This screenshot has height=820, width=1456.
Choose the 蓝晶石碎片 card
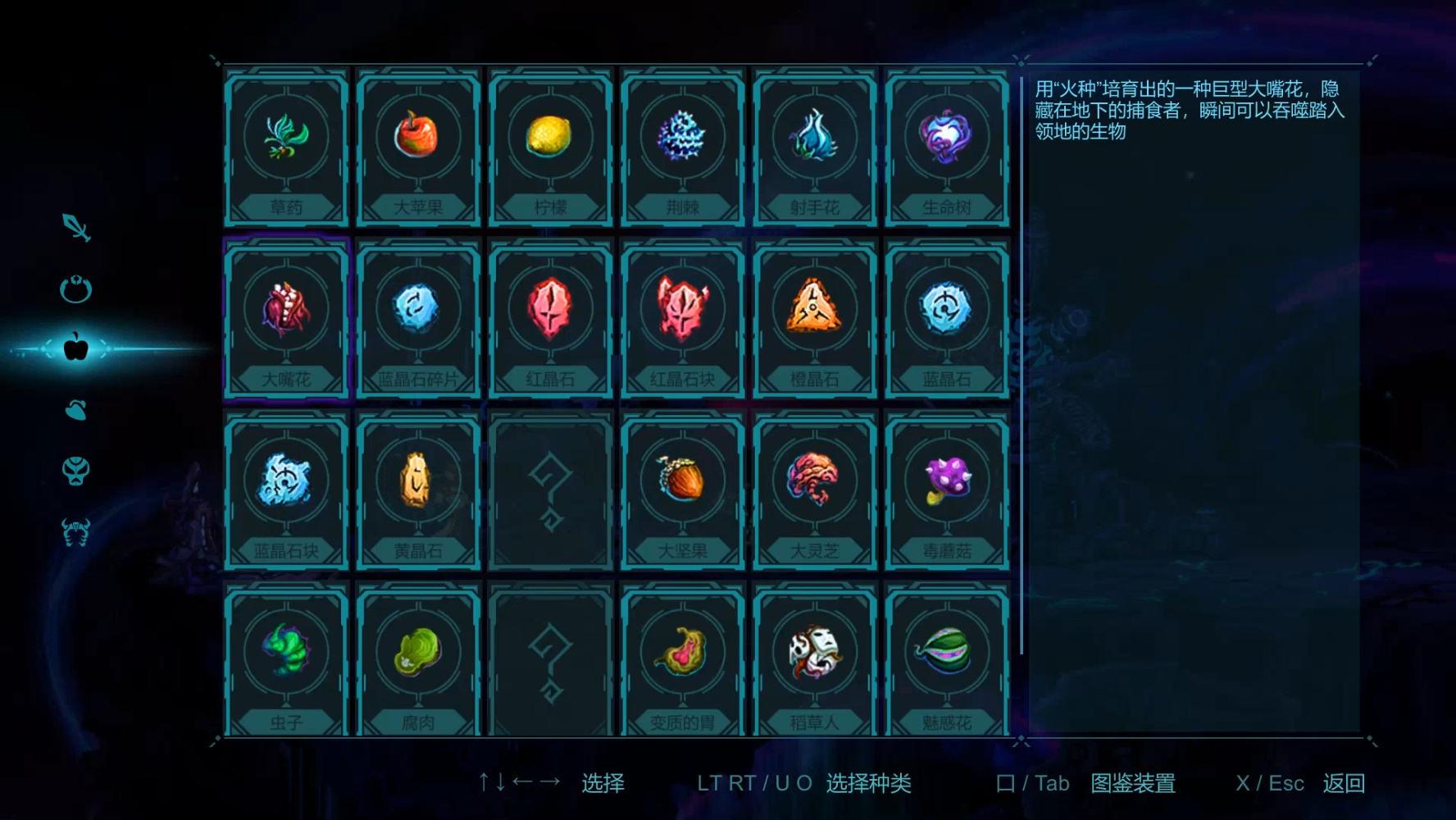418,318
